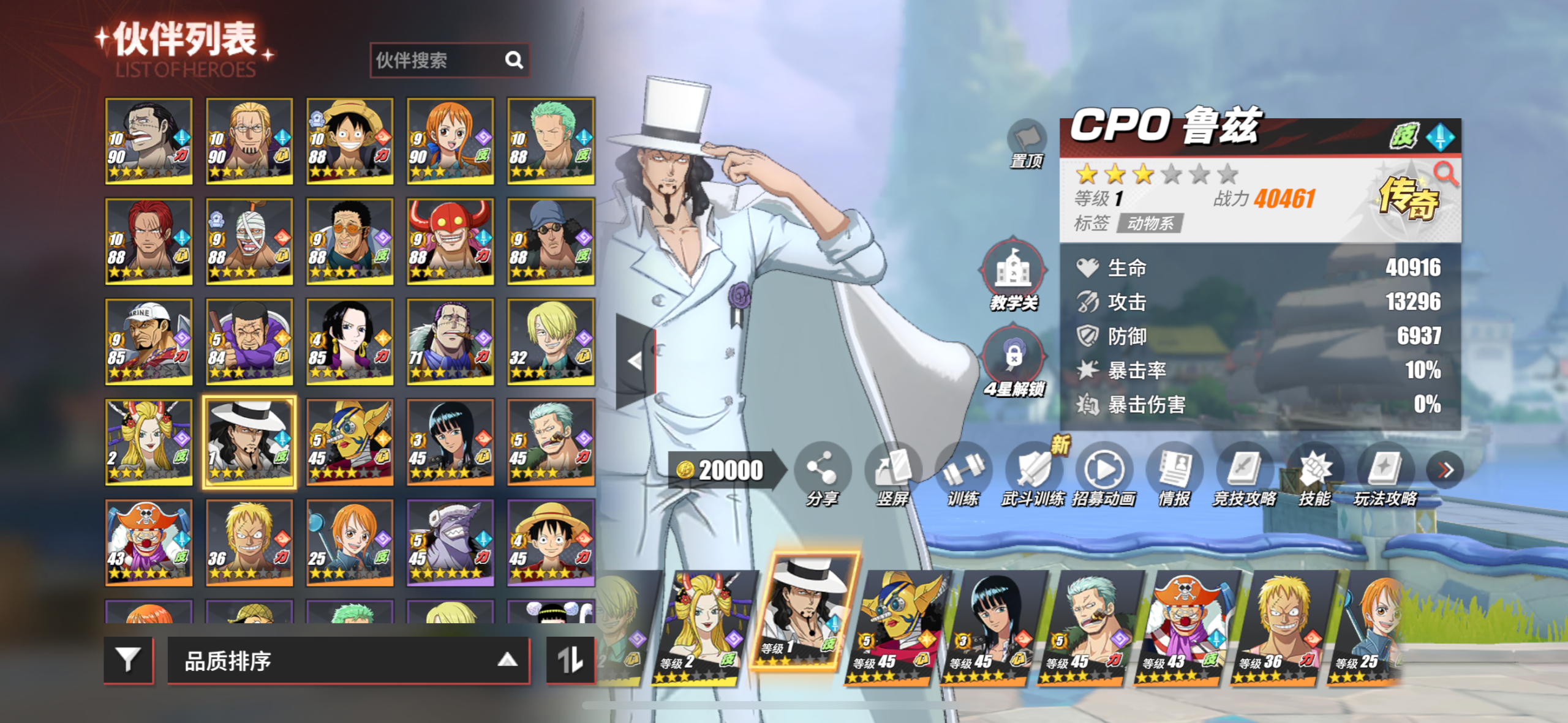Play the 招募动画 recruit animation

(x=1104, y=474)
